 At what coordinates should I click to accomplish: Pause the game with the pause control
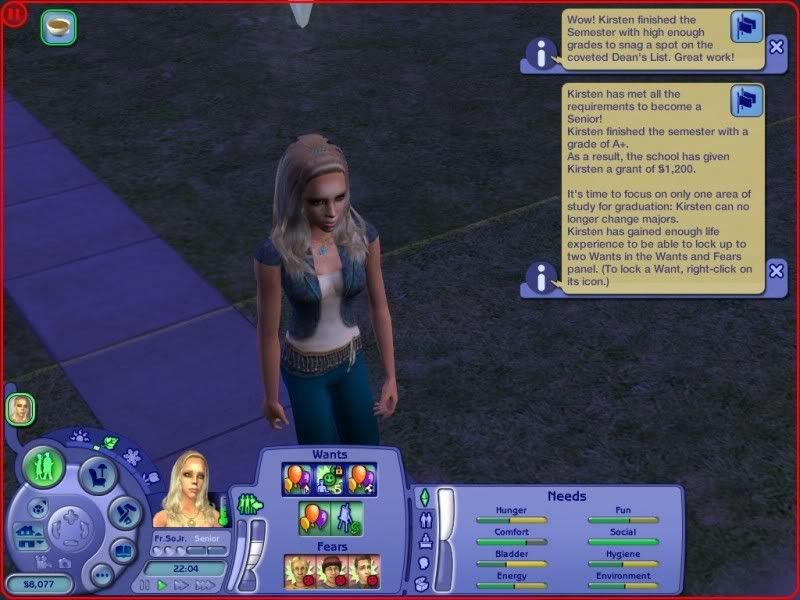pyautogui.click(x=145, y=585)
